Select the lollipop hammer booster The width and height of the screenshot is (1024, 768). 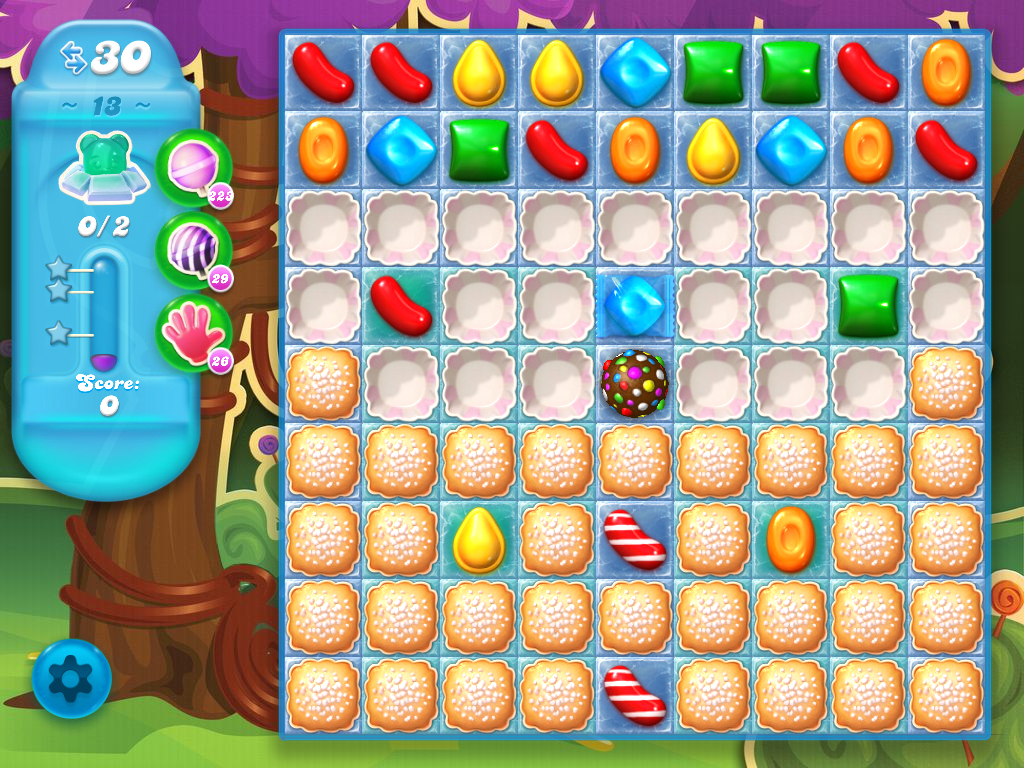point(191,167)
